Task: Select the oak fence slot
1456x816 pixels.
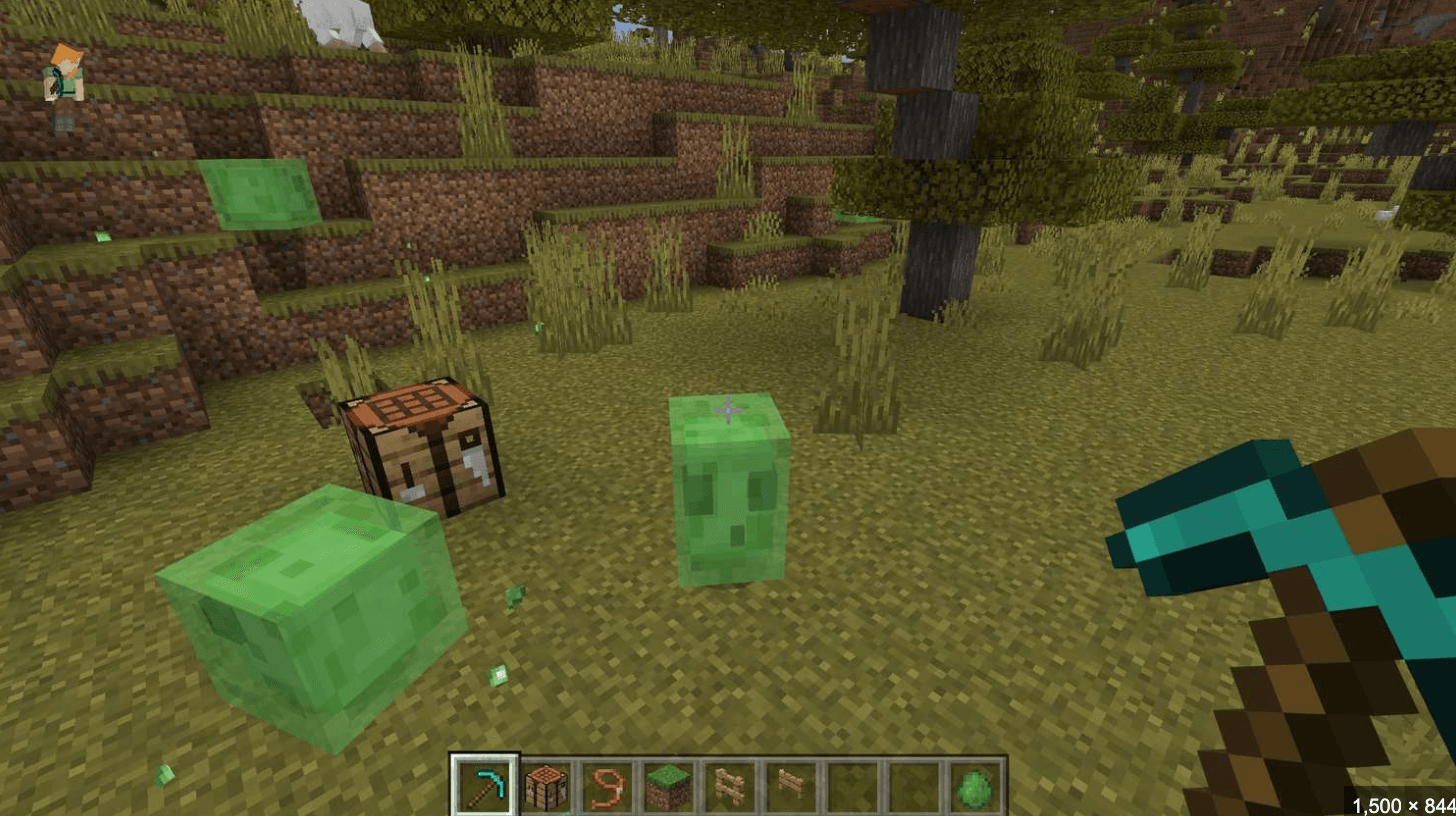Action: (x=728, y=786)
